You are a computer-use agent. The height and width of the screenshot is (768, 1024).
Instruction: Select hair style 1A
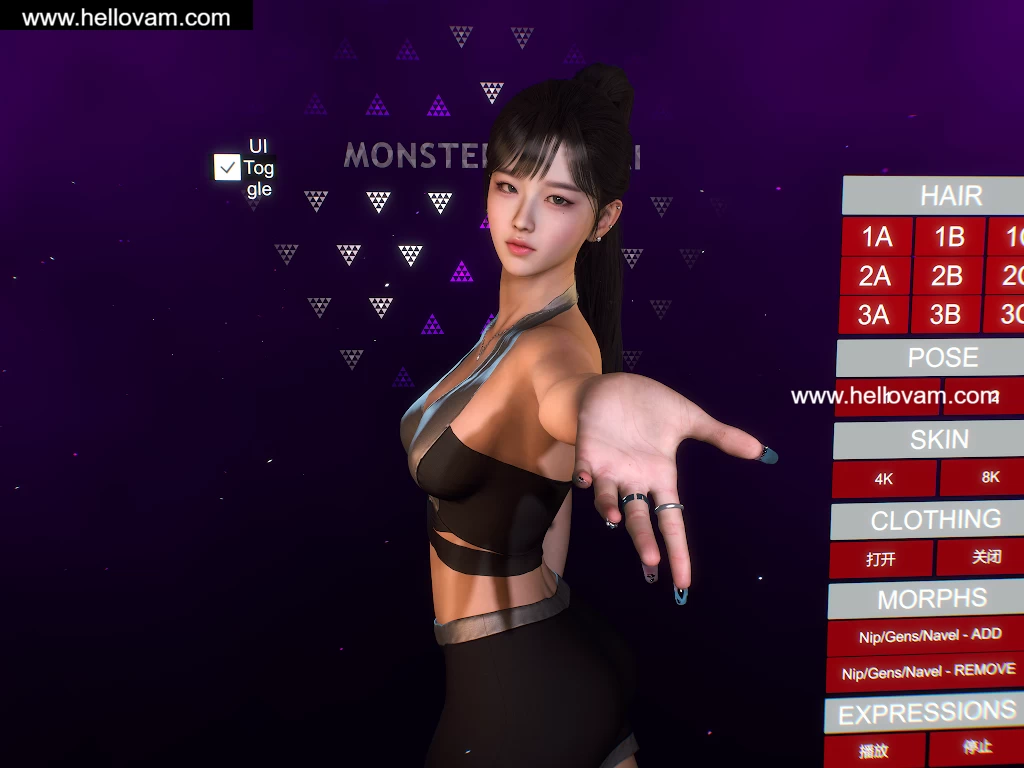click(876, 237)
